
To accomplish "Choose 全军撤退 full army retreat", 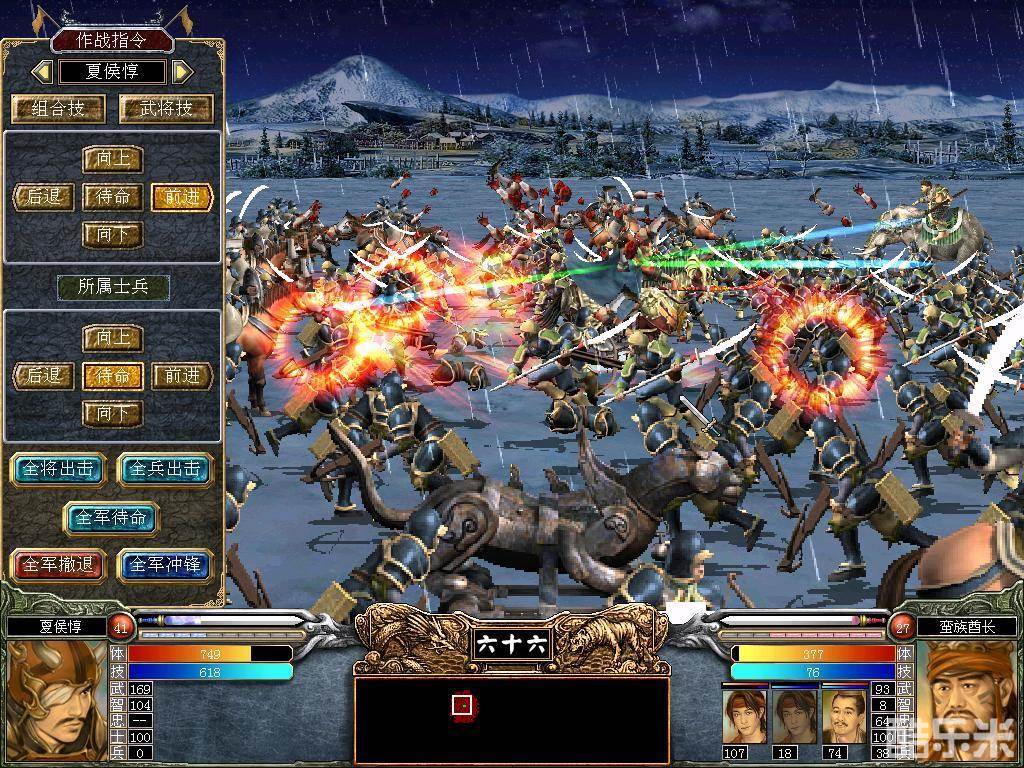I will (57, 564).
